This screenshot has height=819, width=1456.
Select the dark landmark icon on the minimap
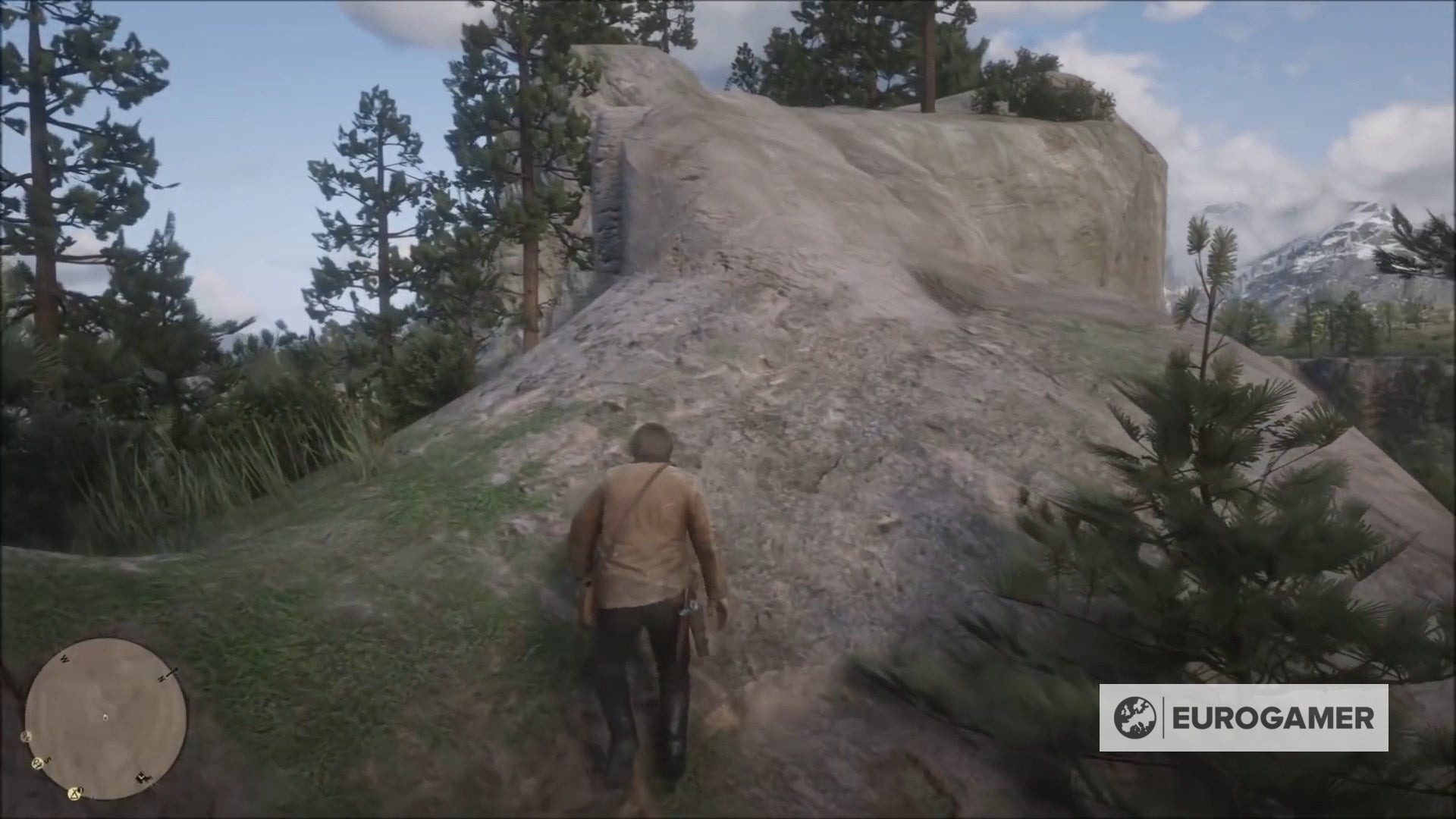click(x=143, y=777)
